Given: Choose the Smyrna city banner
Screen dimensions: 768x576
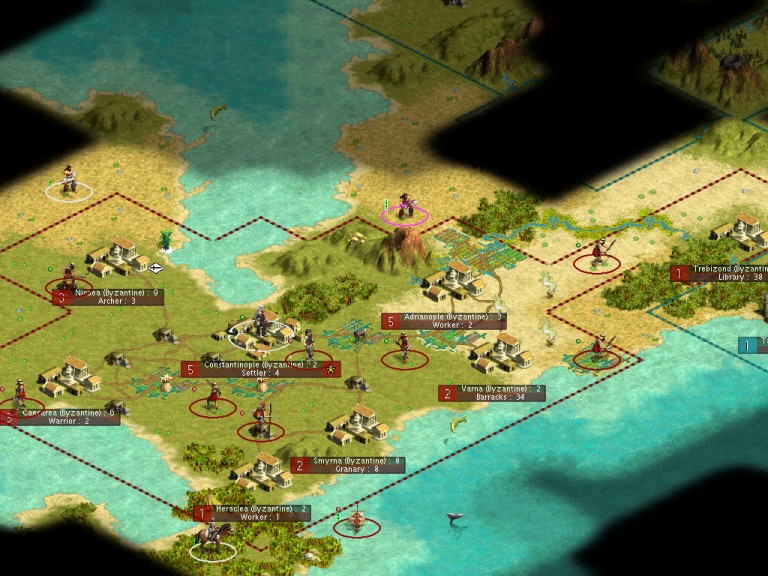Looking at the screenshot, I should 349,465.
